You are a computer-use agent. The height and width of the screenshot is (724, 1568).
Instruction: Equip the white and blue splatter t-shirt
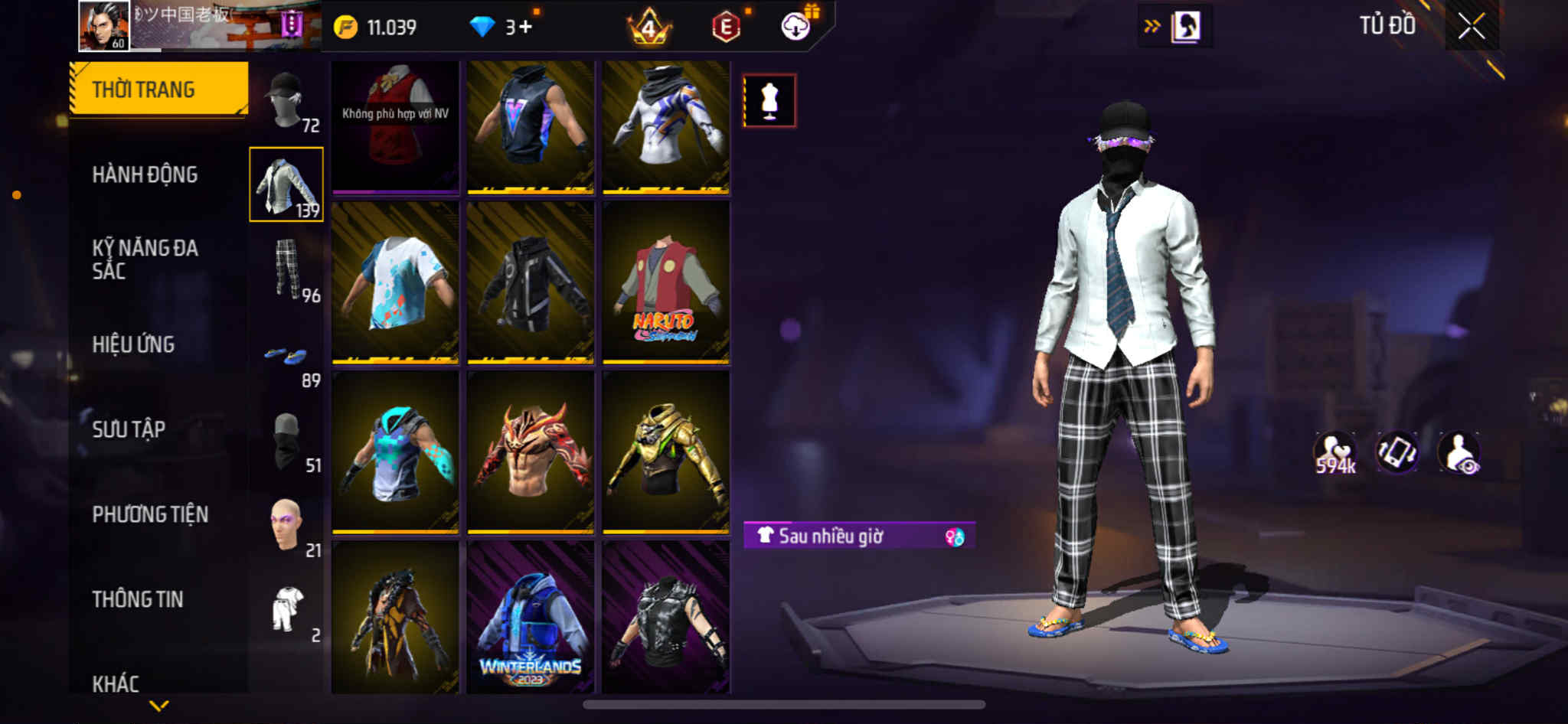pyautogui.click(x=395, y=282)
